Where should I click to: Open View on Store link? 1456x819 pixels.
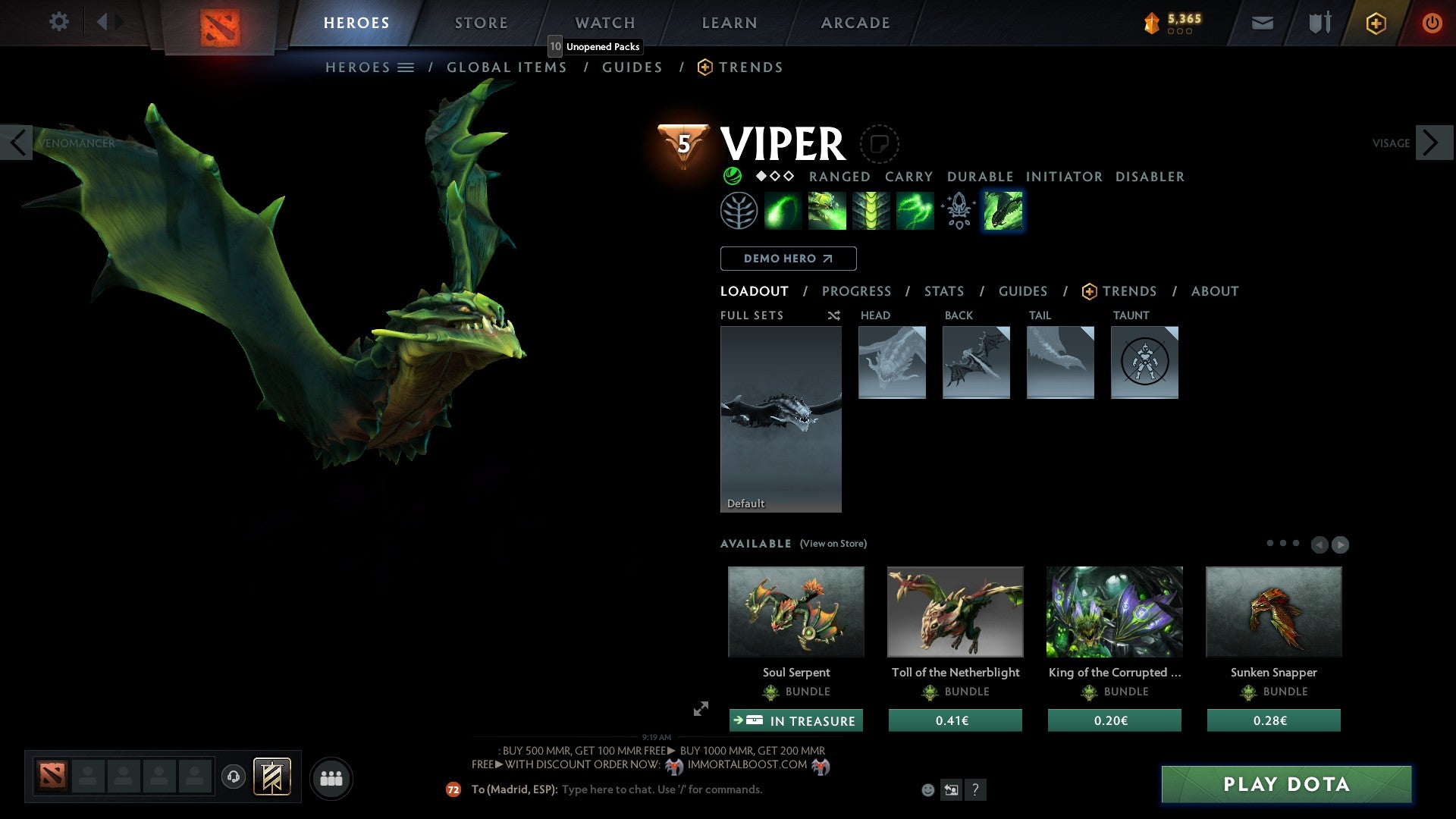point(833,544)
